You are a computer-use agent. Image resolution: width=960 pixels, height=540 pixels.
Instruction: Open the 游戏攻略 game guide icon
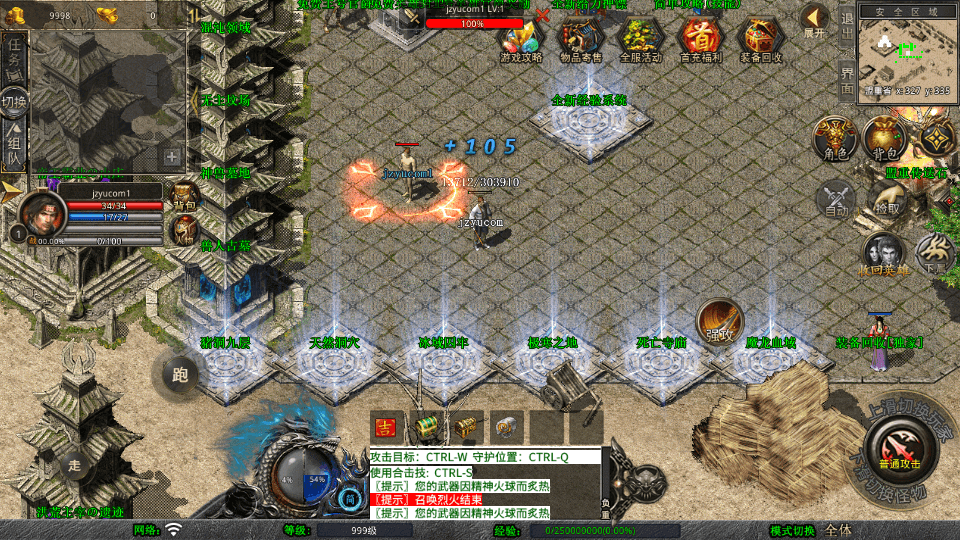click(x=521, y=37)
